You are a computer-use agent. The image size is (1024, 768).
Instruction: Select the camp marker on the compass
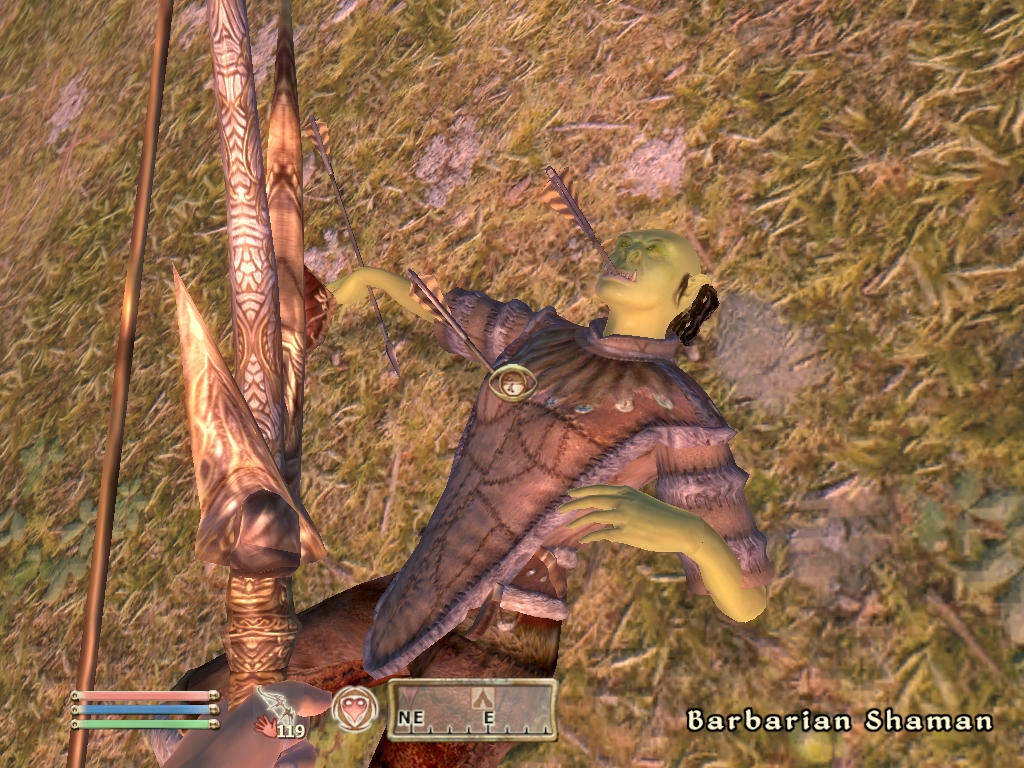click(482, 696)
